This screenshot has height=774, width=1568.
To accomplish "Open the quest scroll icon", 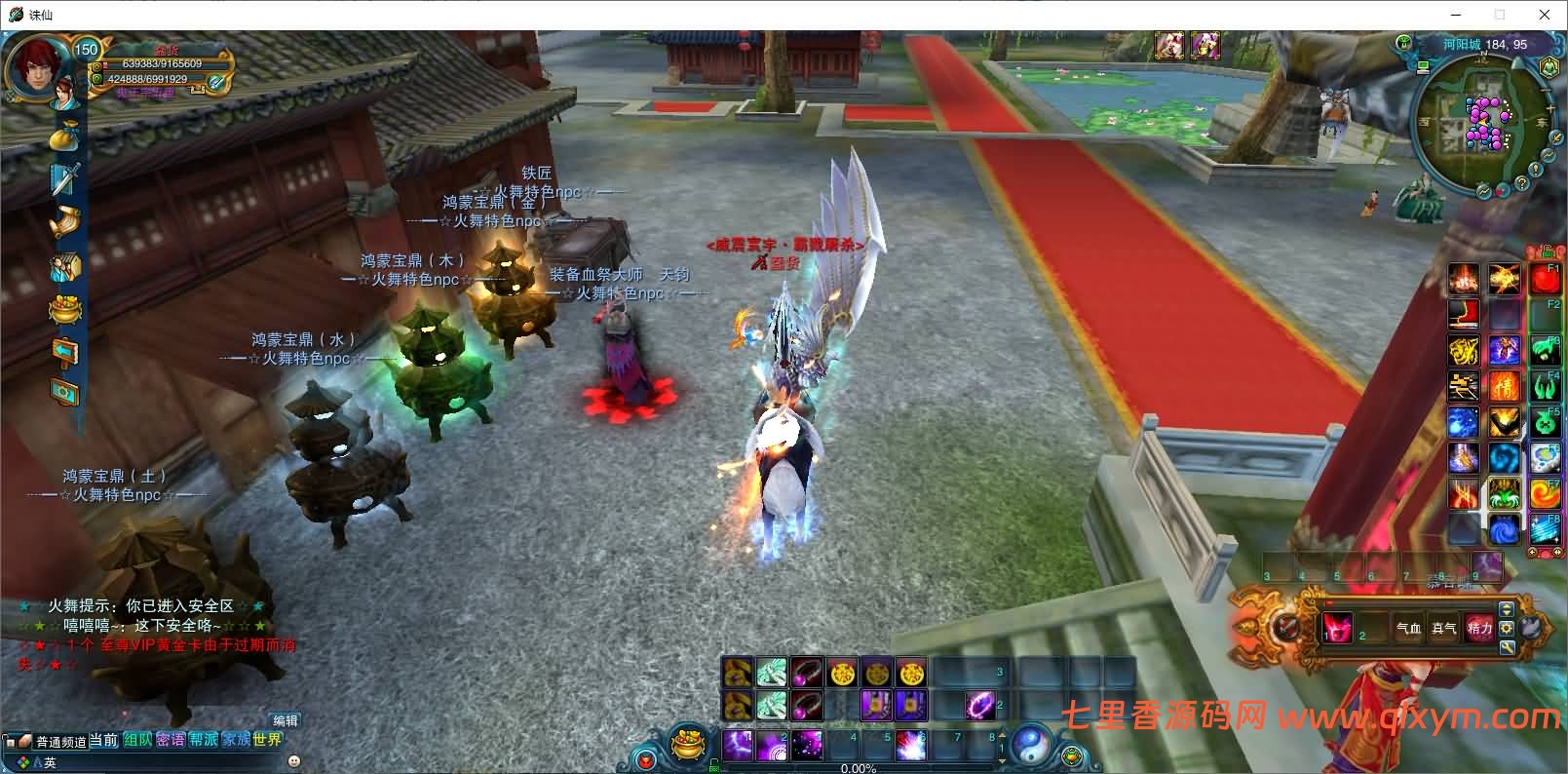I will pyautogui.click(x=65, y=223).
